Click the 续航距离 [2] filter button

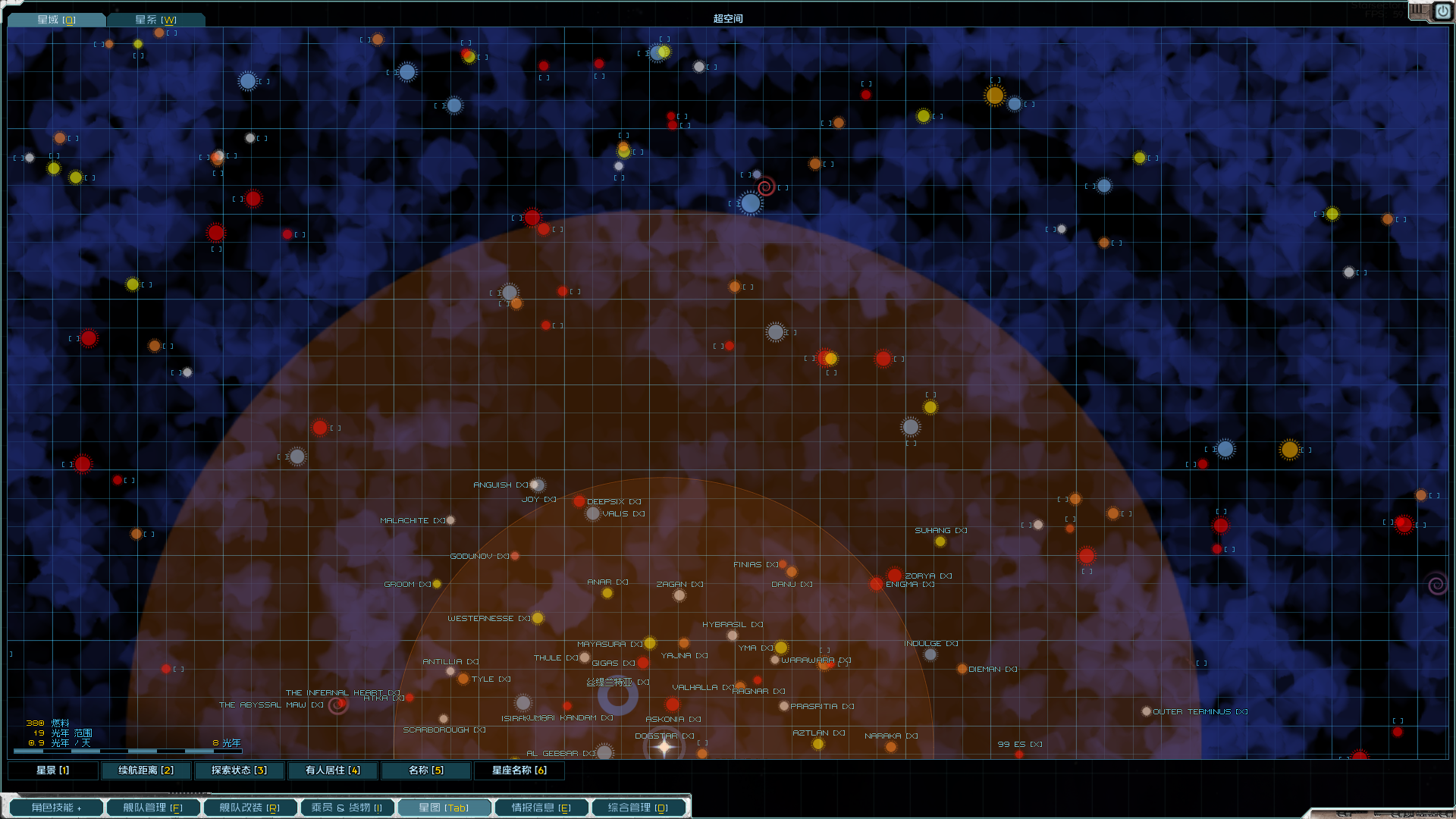pyautogui.click(x=146, y=770)
